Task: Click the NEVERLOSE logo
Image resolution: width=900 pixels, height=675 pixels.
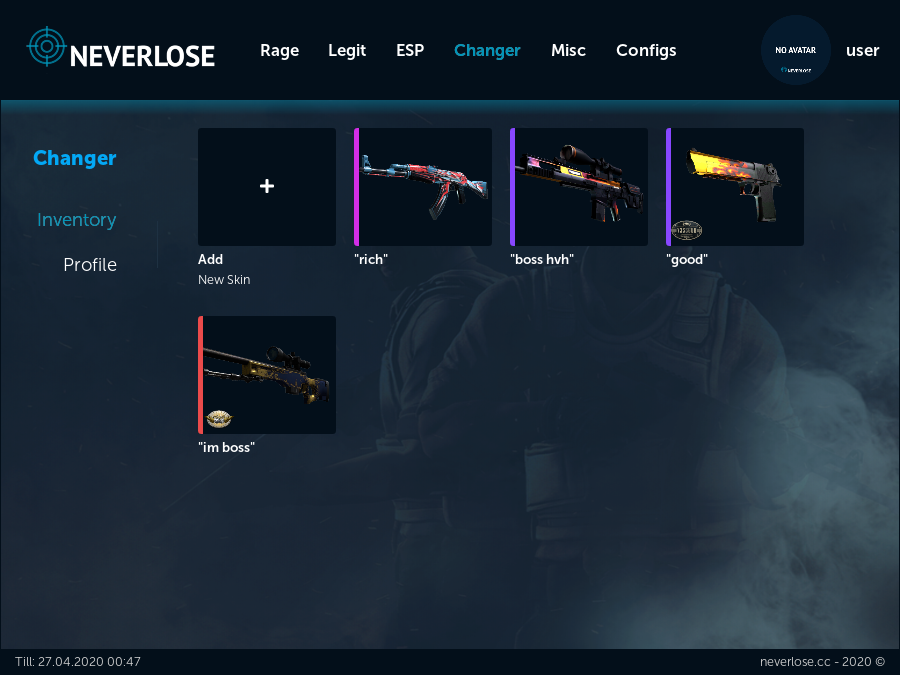Action: pyautogui.click(x=121, y=49)
